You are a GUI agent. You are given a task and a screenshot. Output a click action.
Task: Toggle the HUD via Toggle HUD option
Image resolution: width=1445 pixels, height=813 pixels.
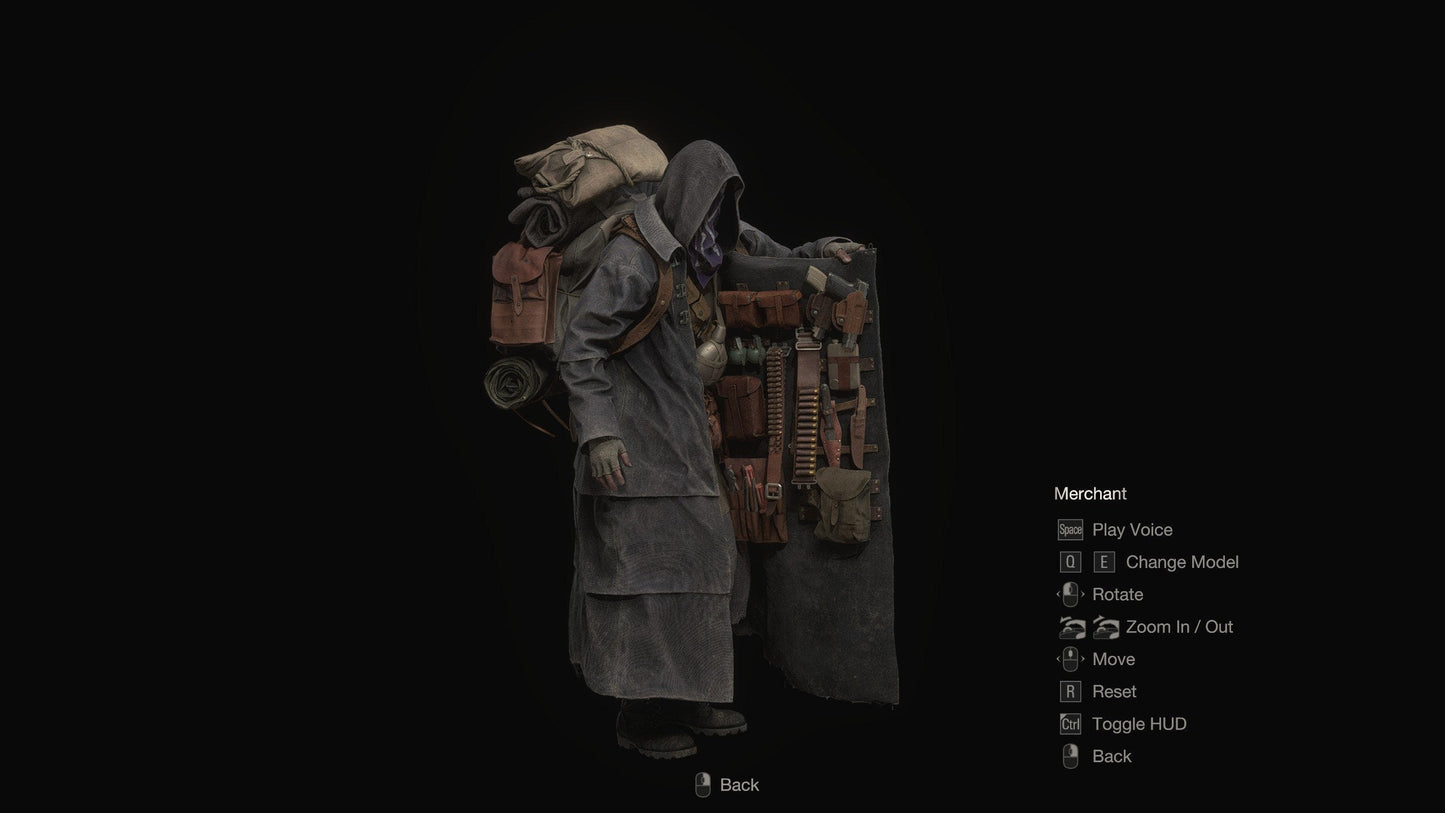(1138, 722)
